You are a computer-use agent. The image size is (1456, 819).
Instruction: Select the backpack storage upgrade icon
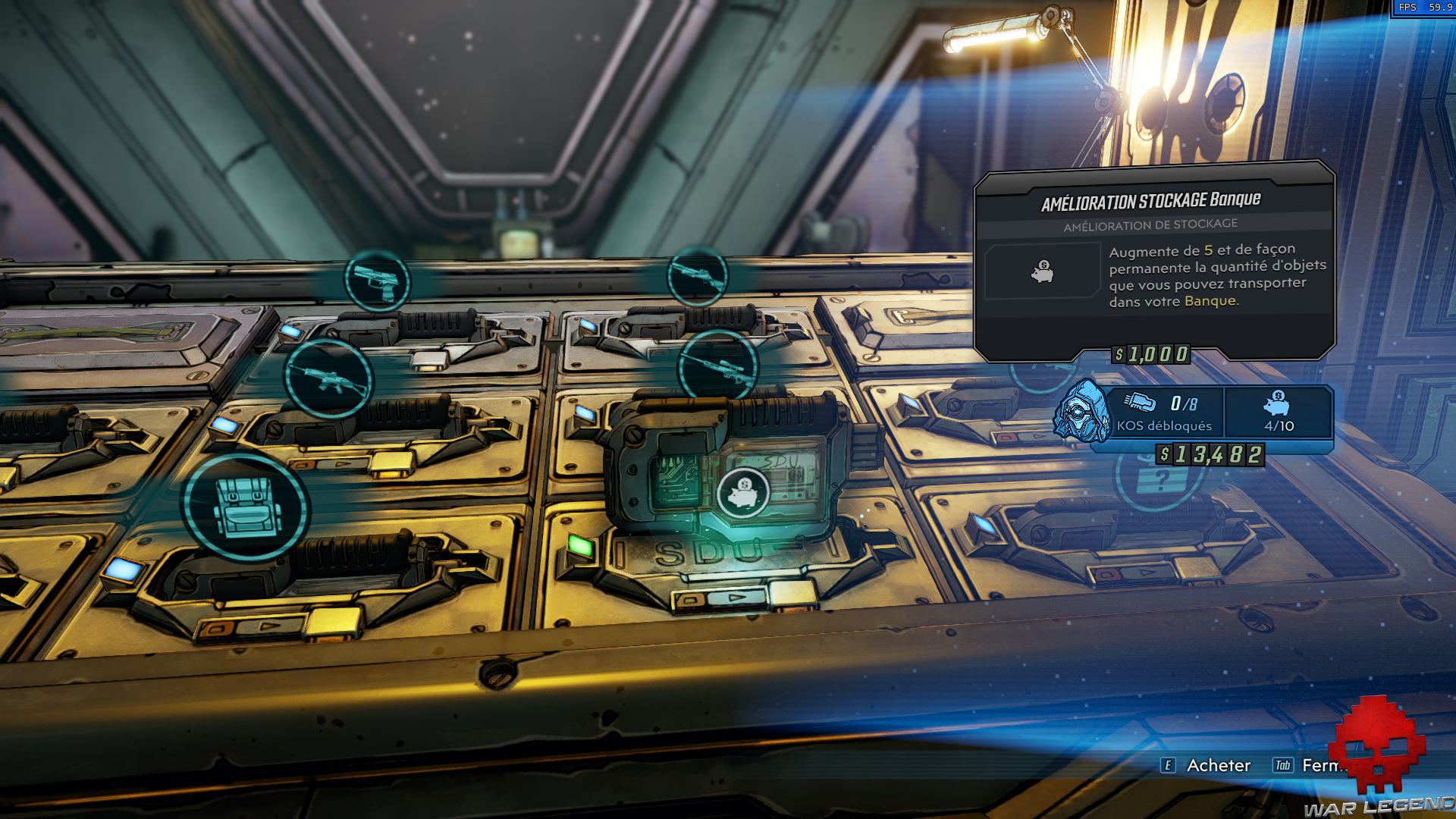pyautogui.click(x=245, y=507)
